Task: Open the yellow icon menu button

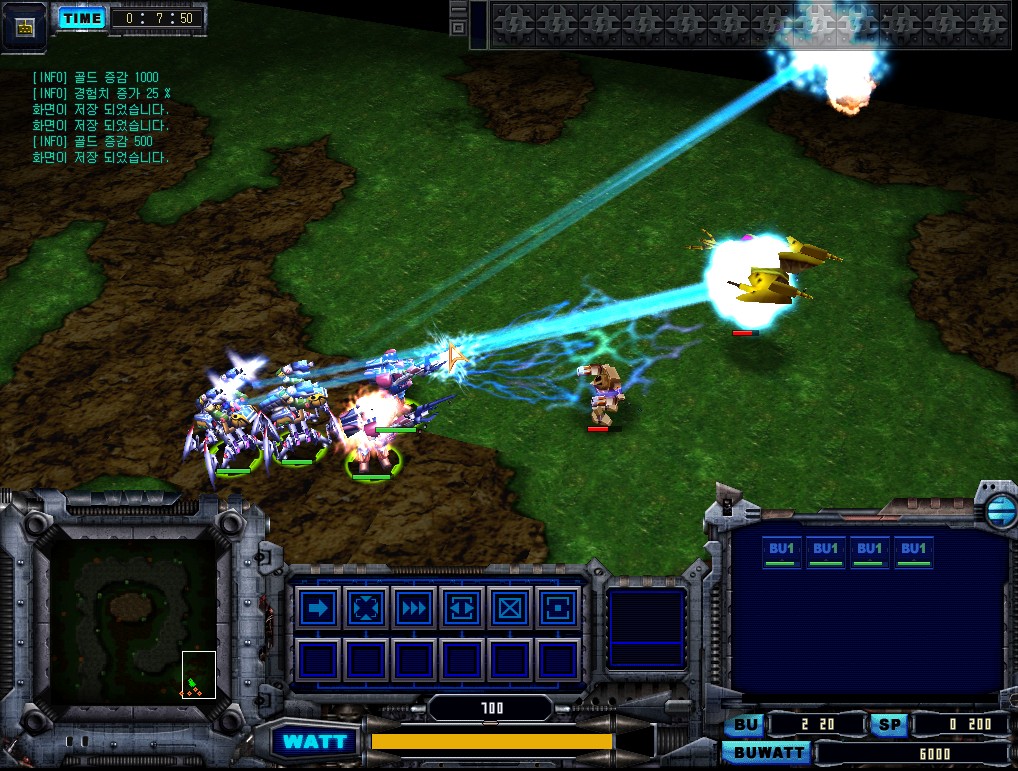Action: tap(26, 25)
